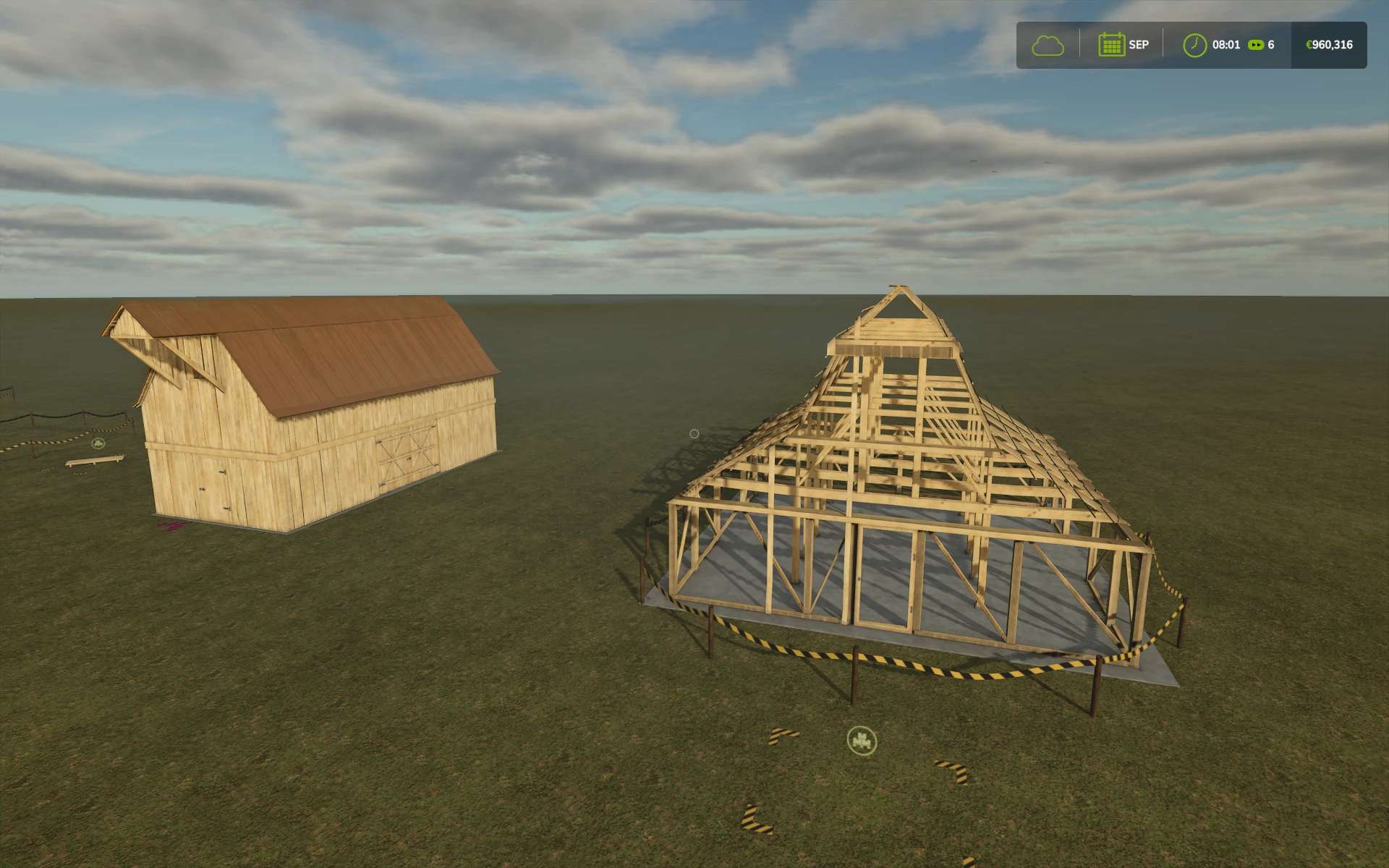Select the construction marker left of the finished barn
The height and width of the screenshot is (868, 1389).
point(98,443)
